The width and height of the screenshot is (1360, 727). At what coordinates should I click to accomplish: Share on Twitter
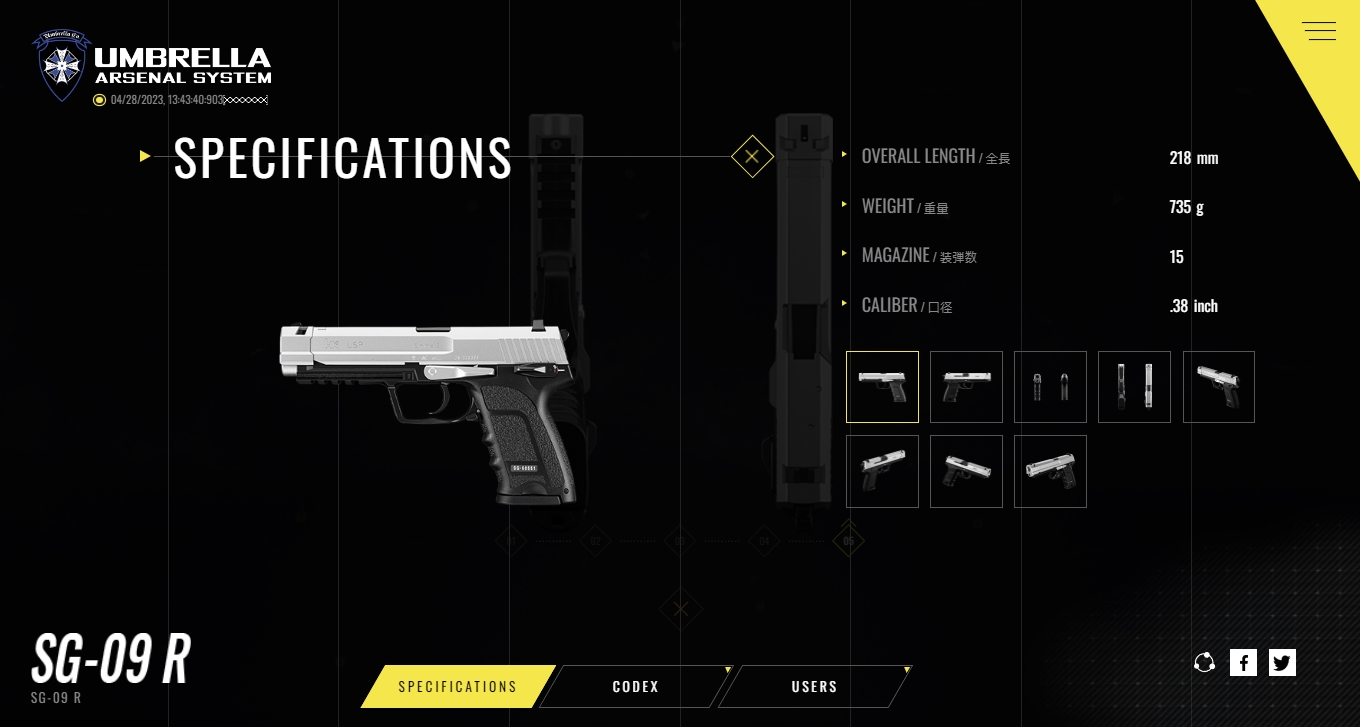[1282, 662]
